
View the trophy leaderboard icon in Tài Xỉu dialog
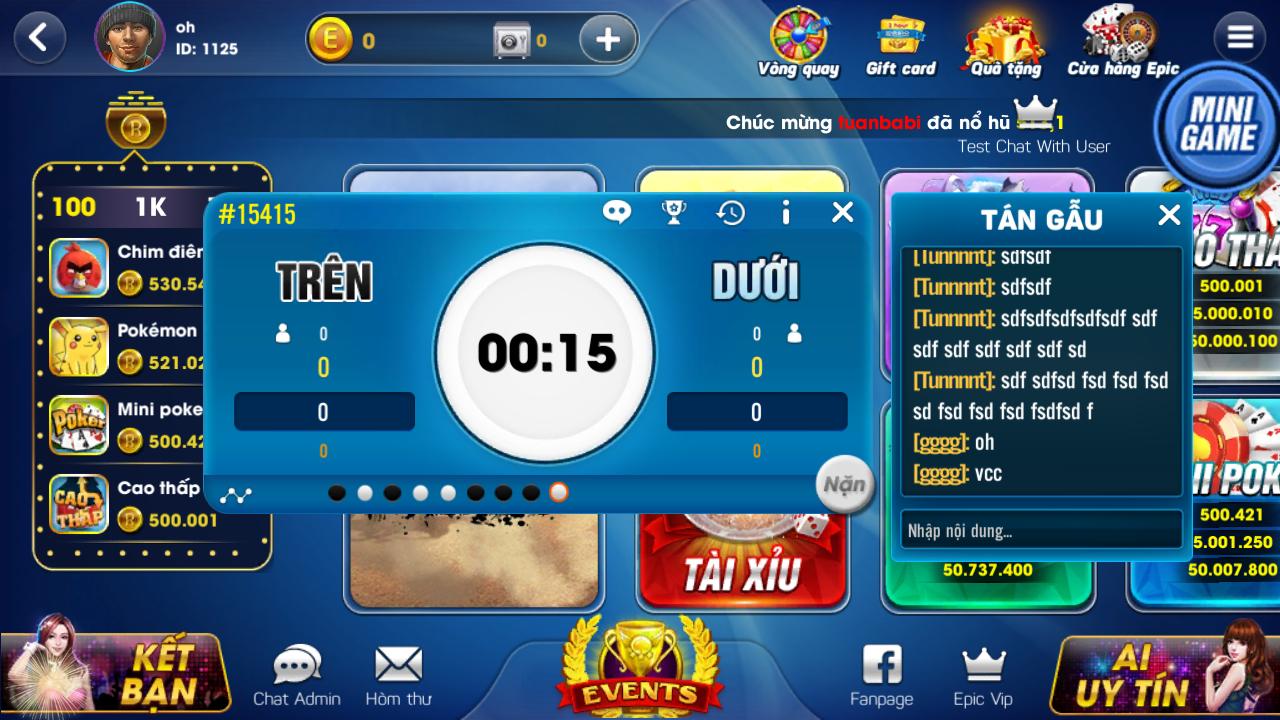coord(673,212)
